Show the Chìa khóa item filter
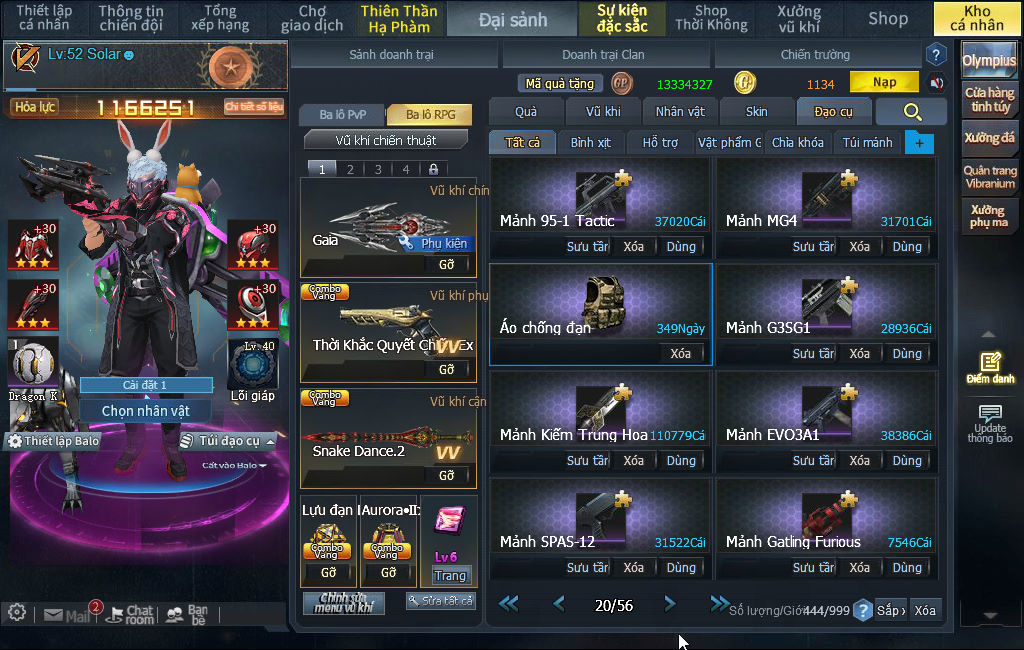The image size is (1024, 650). 797,143
